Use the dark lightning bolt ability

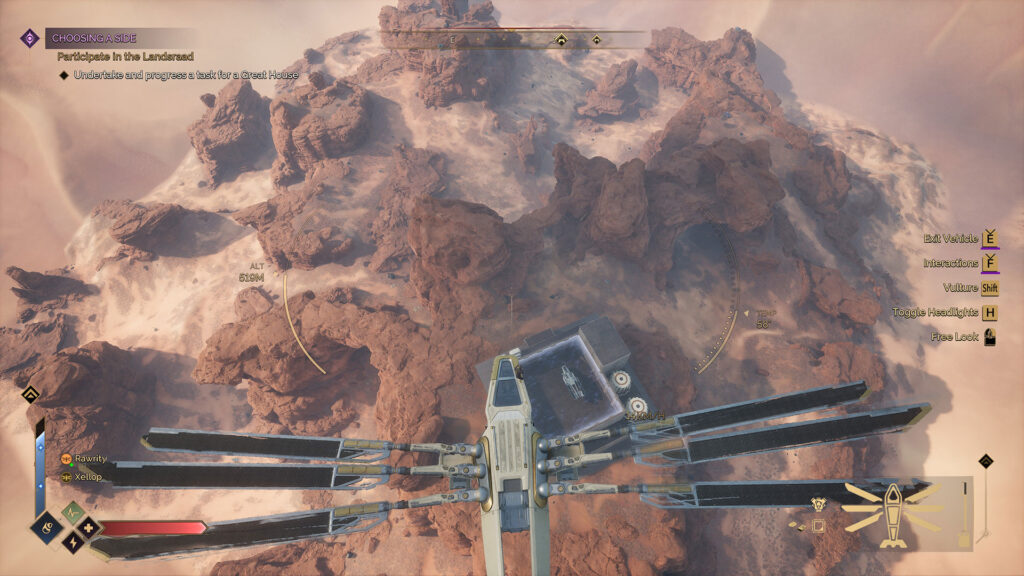click(71, 542)
